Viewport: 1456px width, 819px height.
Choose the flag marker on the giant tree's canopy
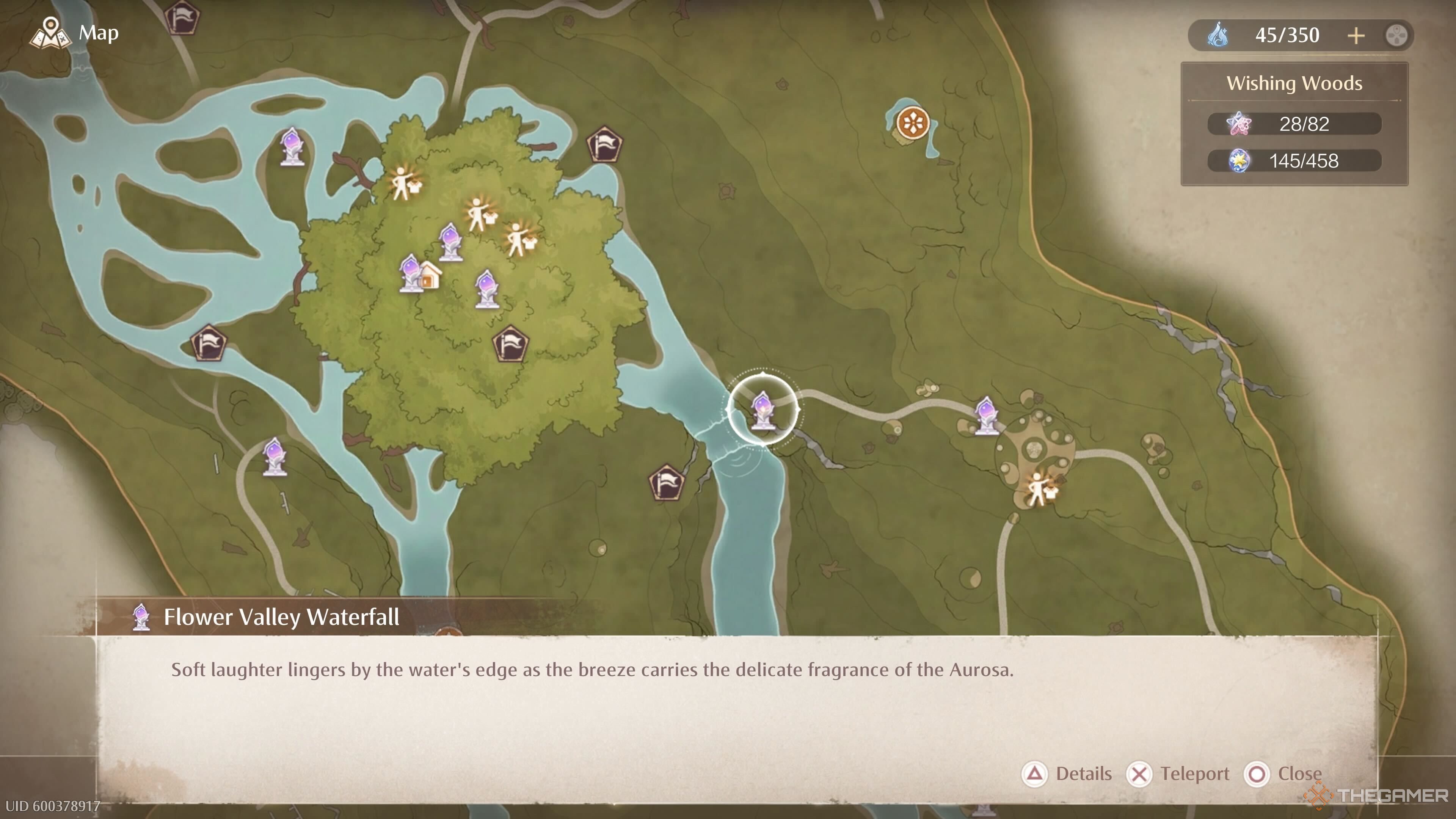coord(510,344)
